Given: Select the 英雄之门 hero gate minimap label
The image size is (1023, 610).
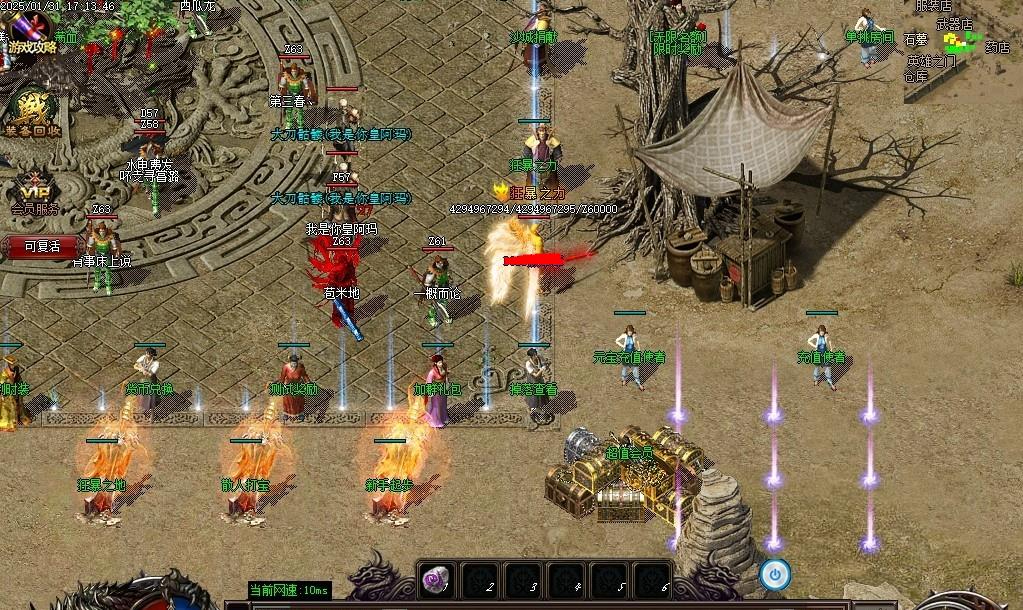Looking at the screenshot, I should coord(931,61).
